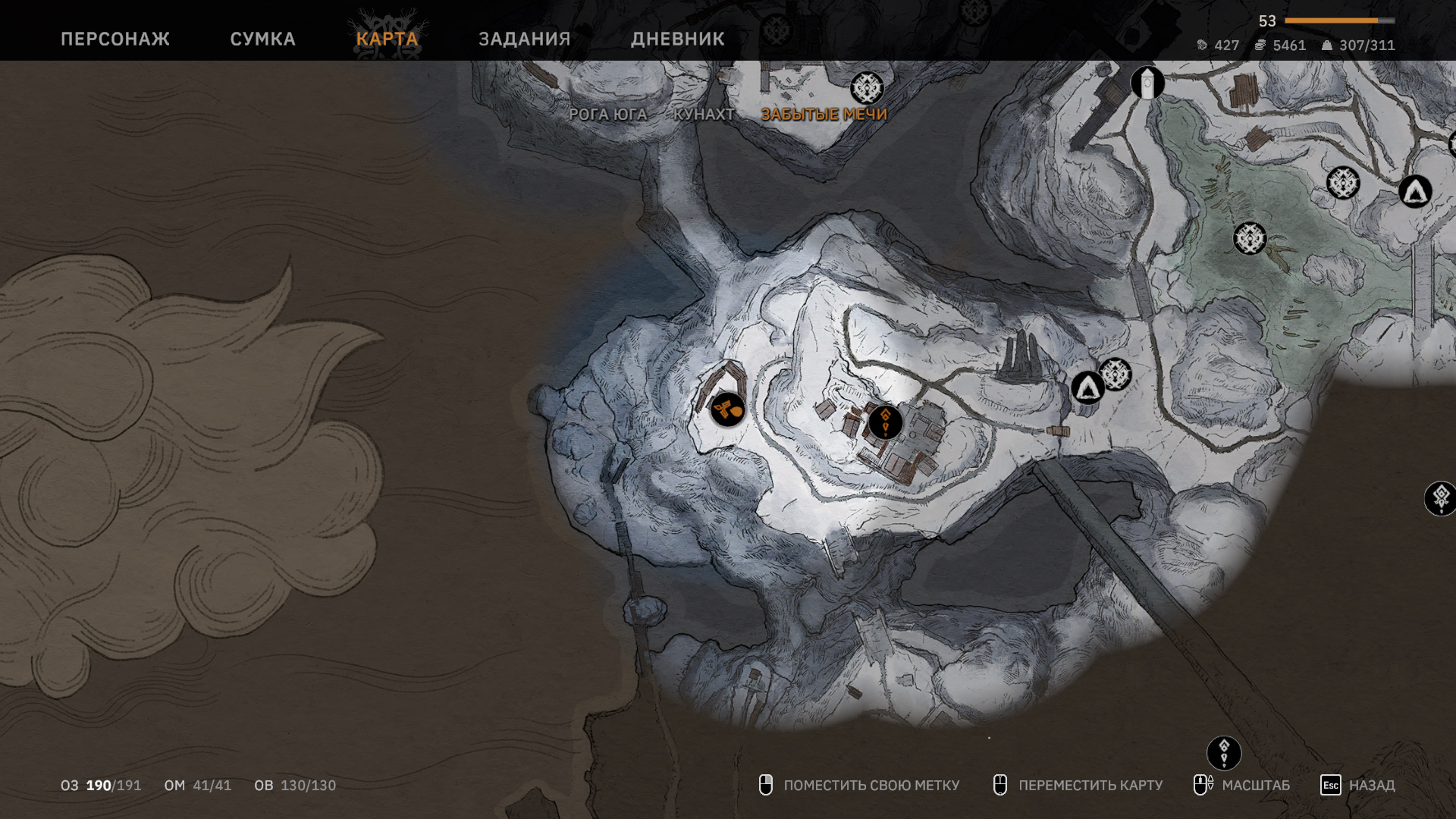The image size is (1456, 819).
Task: Choose the Кунахт map label
Action: click(704, 115)
